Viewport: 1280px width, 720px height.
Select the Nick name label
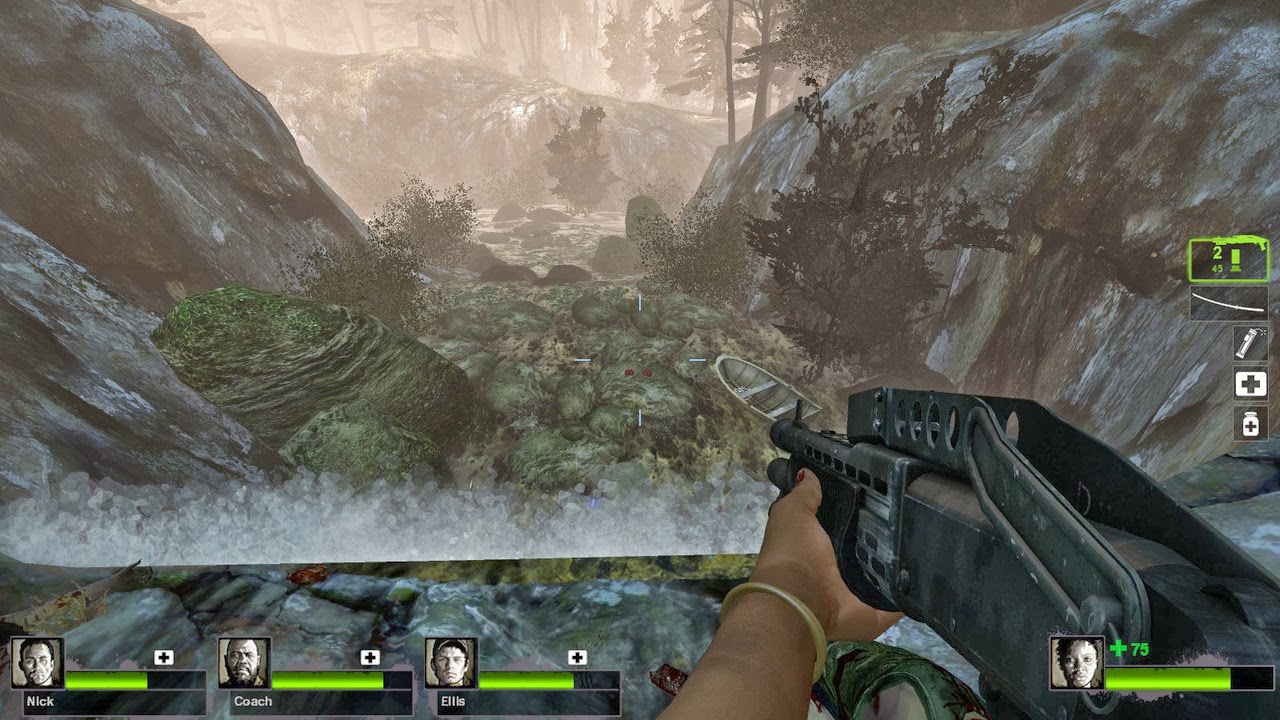pyautogui.click(x=38, y=700)
